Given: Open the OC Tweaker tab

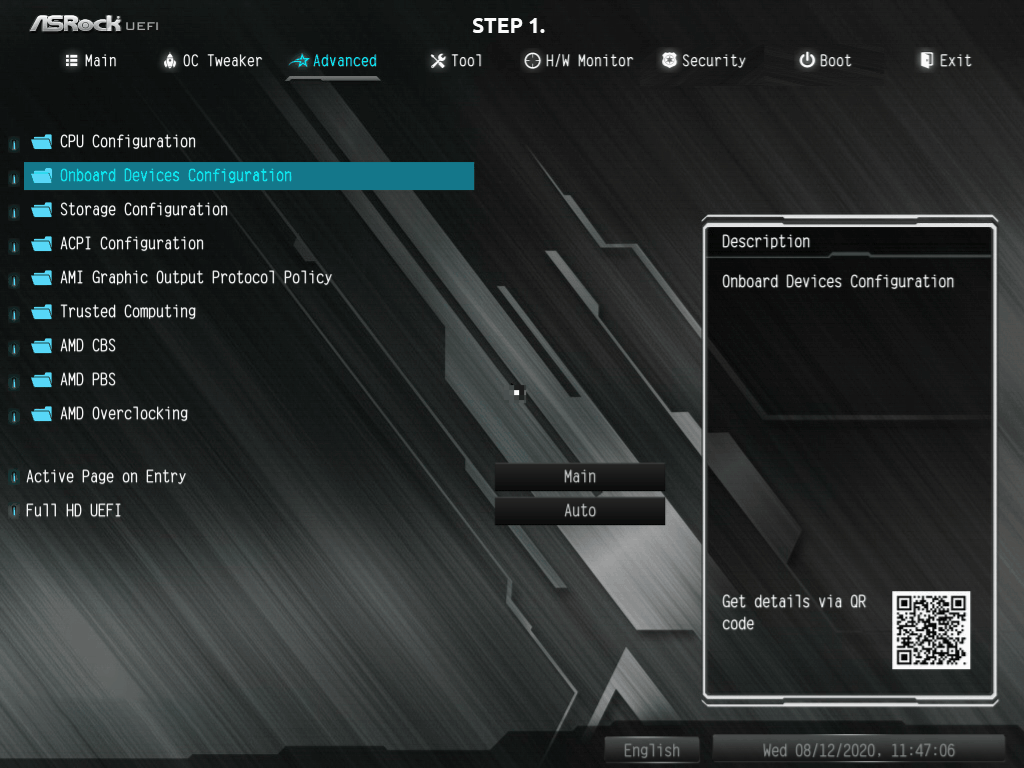Looking at the screenshot, I should pyautogui.click(x=212, y=61).
